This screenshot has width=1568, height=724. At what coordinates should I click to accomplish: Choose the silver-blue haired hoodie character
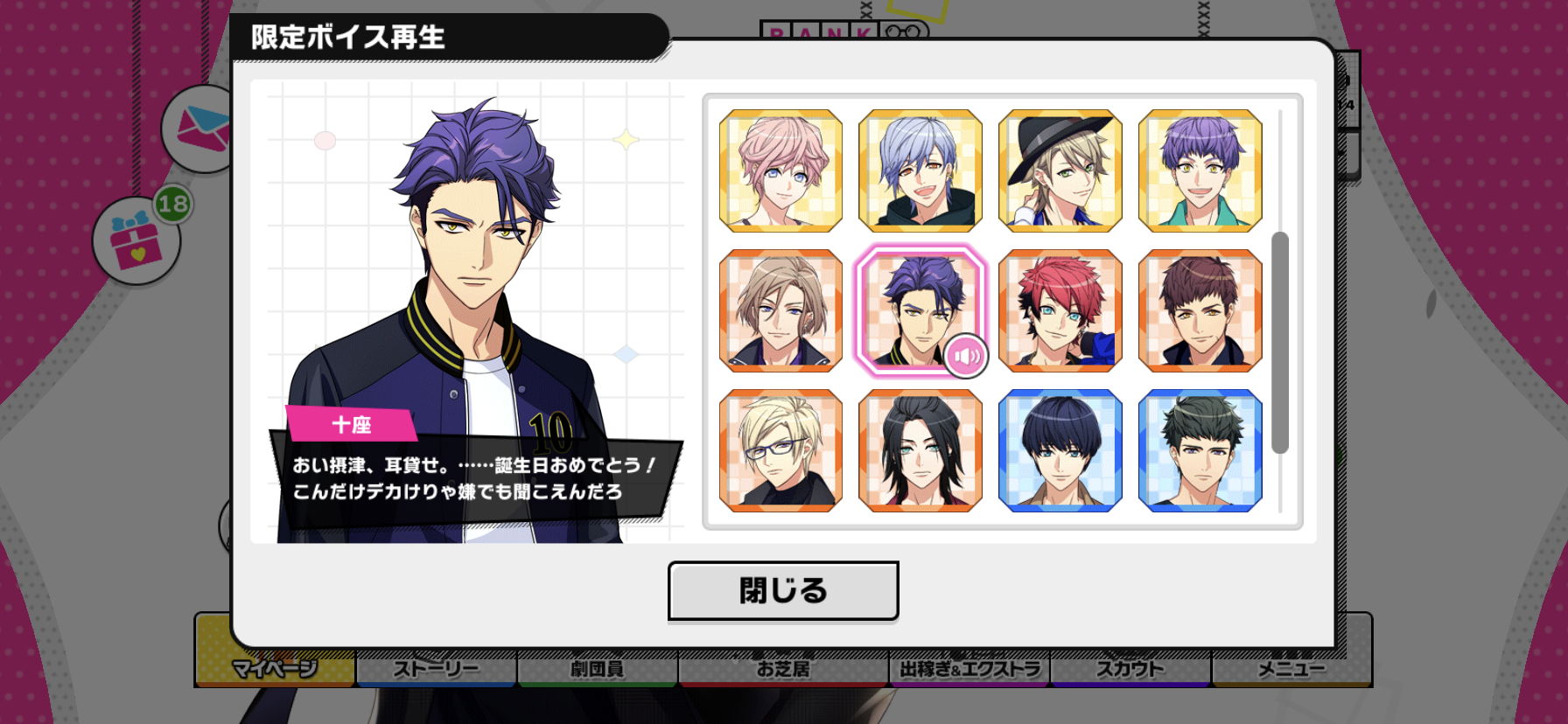click(920, 171)
